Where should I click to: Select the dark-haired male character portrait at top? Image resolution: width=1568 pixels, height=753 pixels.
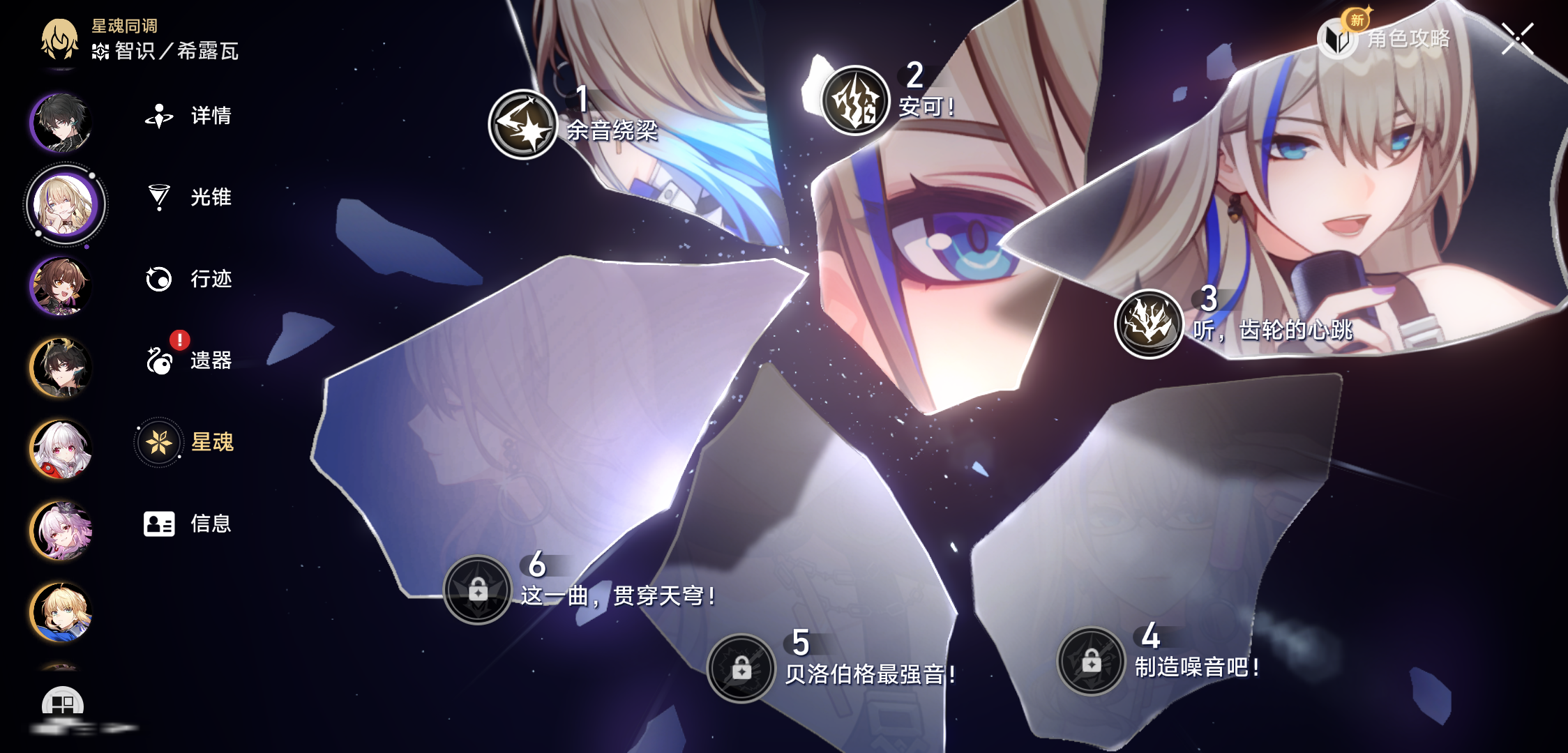click(x=61, y=123)
